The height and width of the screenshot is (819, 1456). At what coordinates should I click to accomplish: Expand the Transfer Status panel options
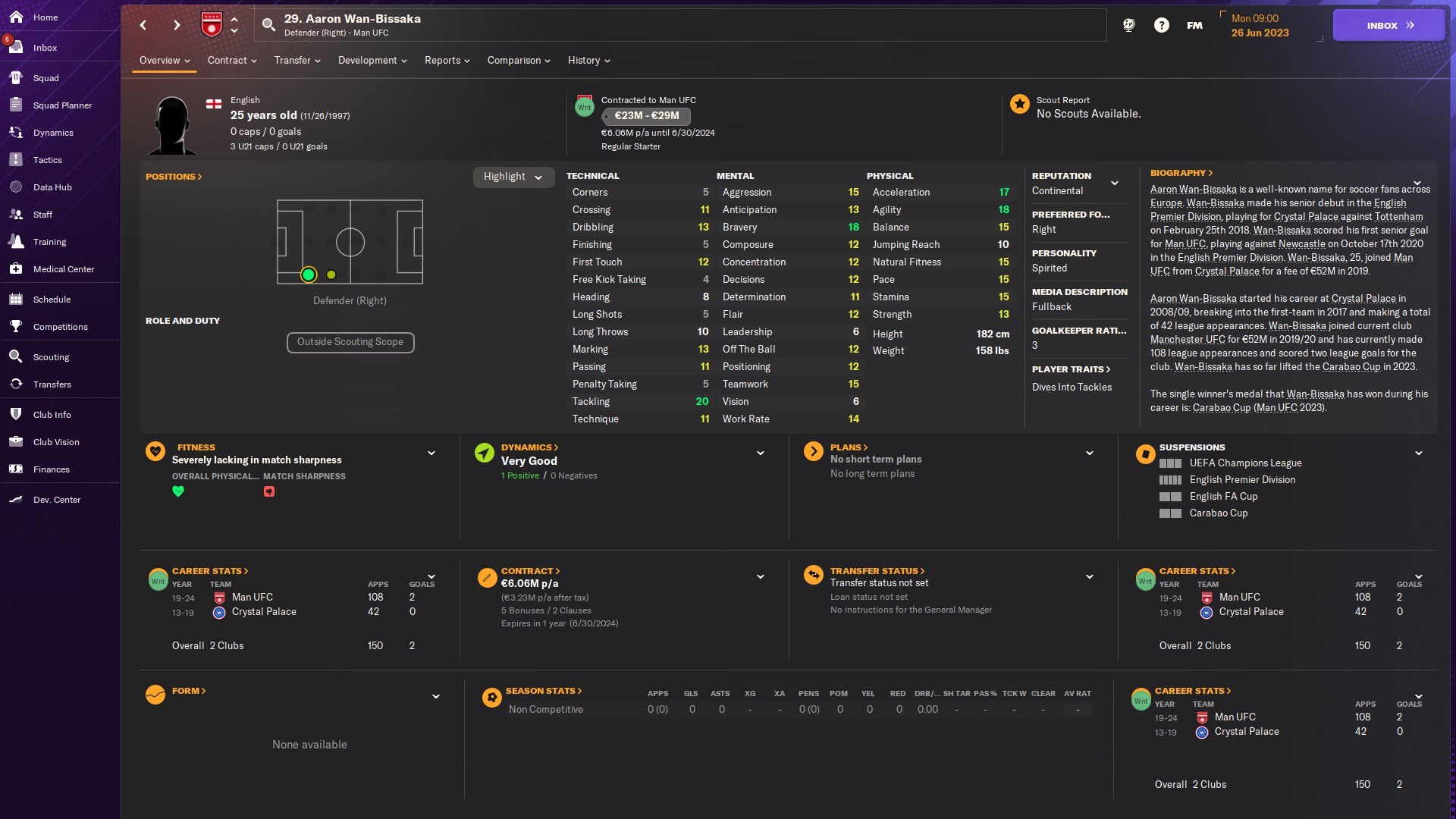pyautogui.click(x=1090, y=576)
